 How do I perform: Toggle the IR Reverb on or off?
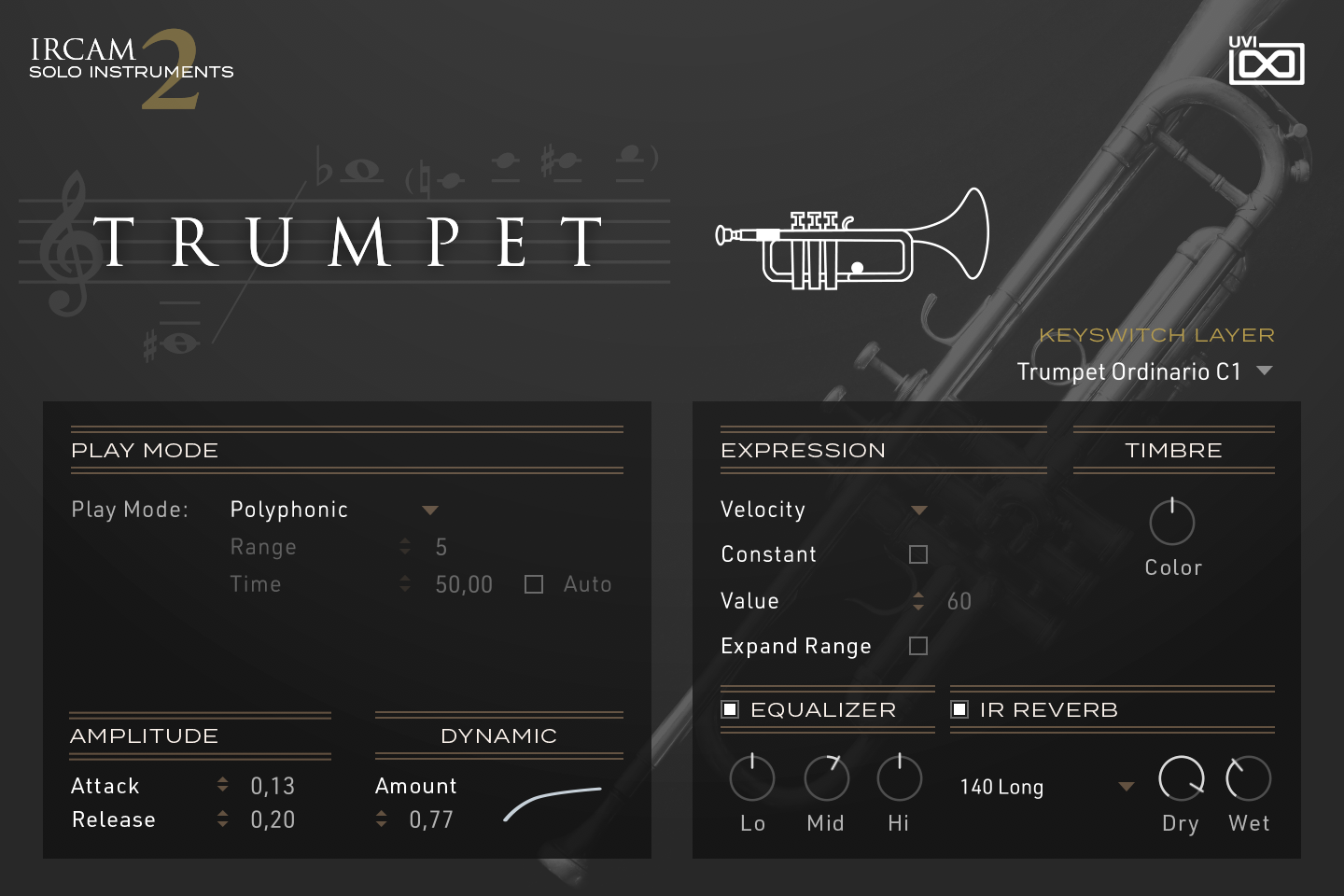(x=959, y=709)
